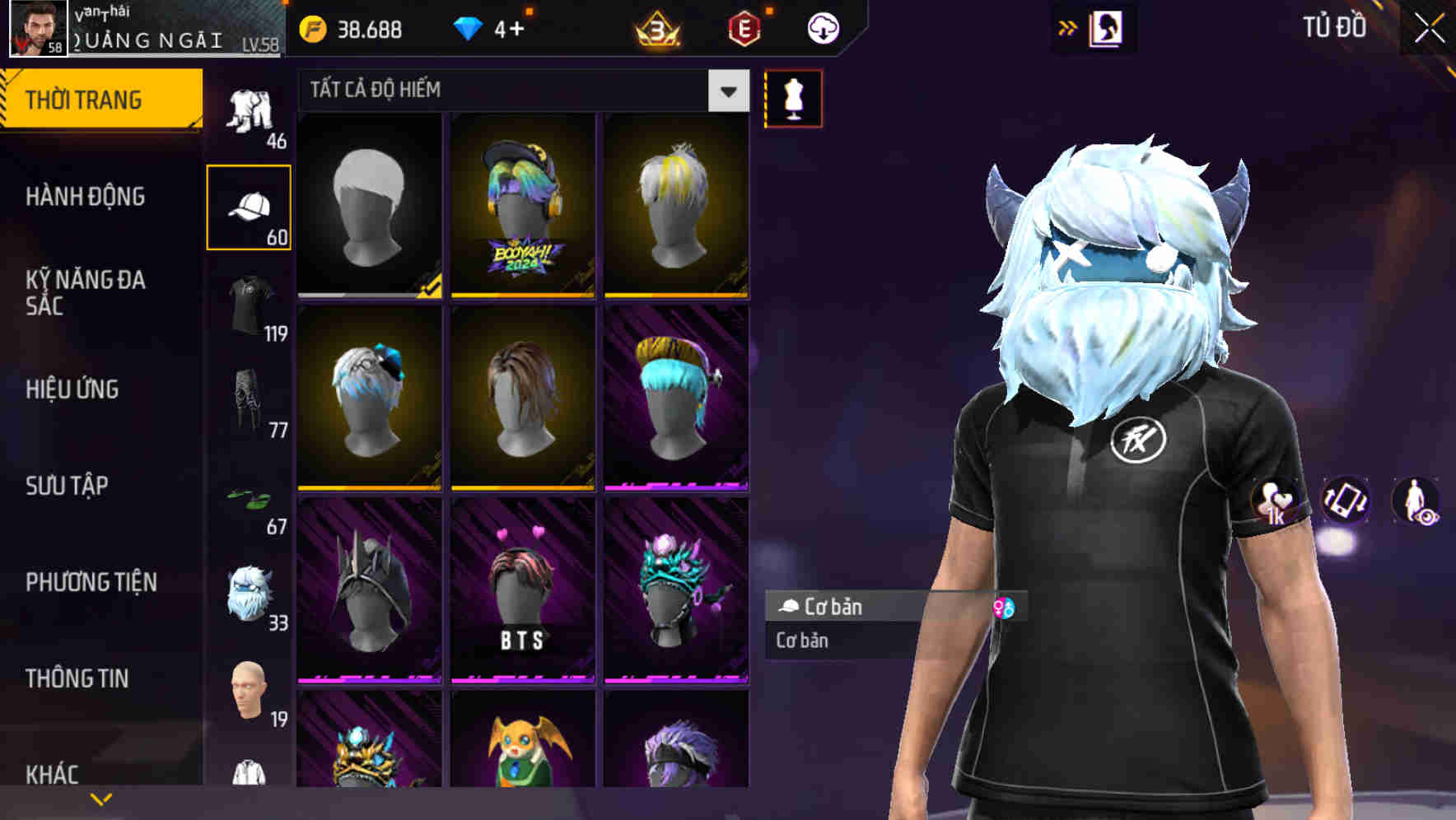Open the cap category in wardrobe sidebar
Screen dimensions: 1456x820
pos(250,204)
